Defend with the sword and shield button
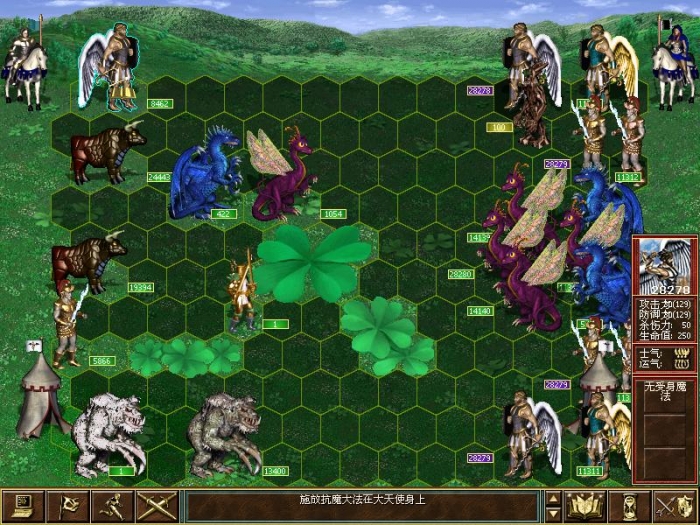 (673, 506)
